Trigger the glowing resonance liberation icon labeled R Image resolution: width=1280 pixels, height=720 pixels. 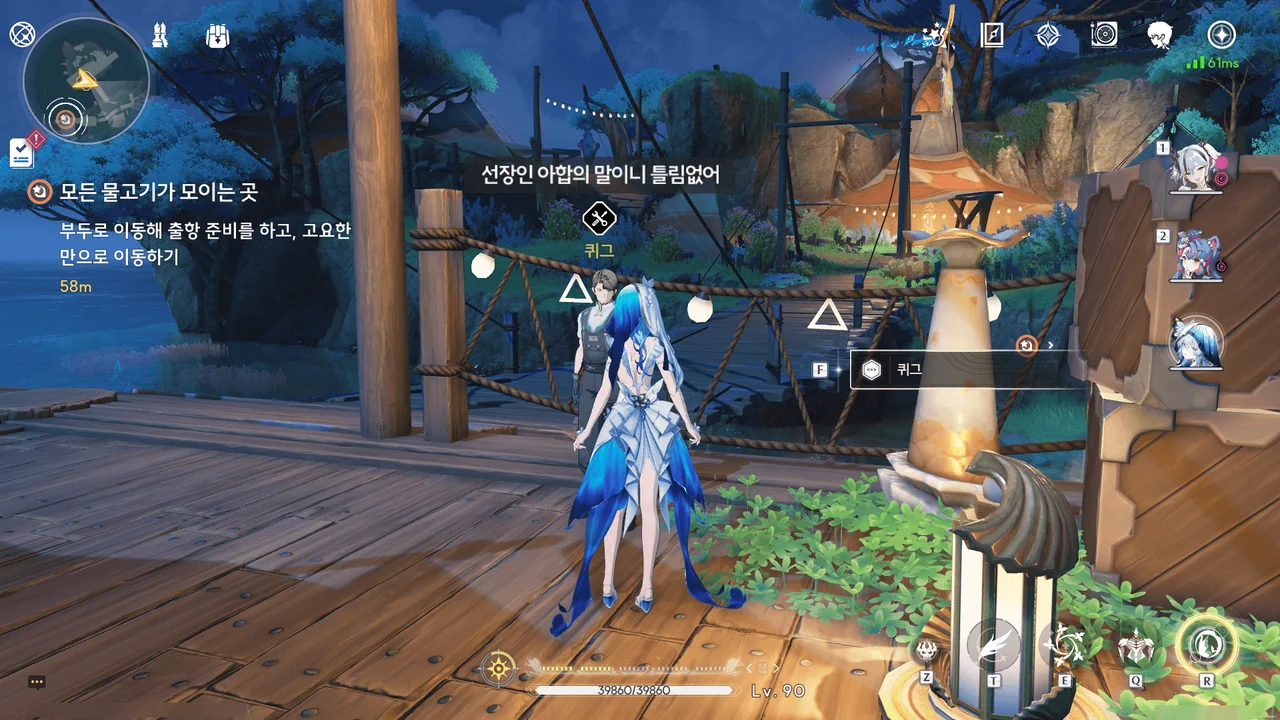point(1206,643)
